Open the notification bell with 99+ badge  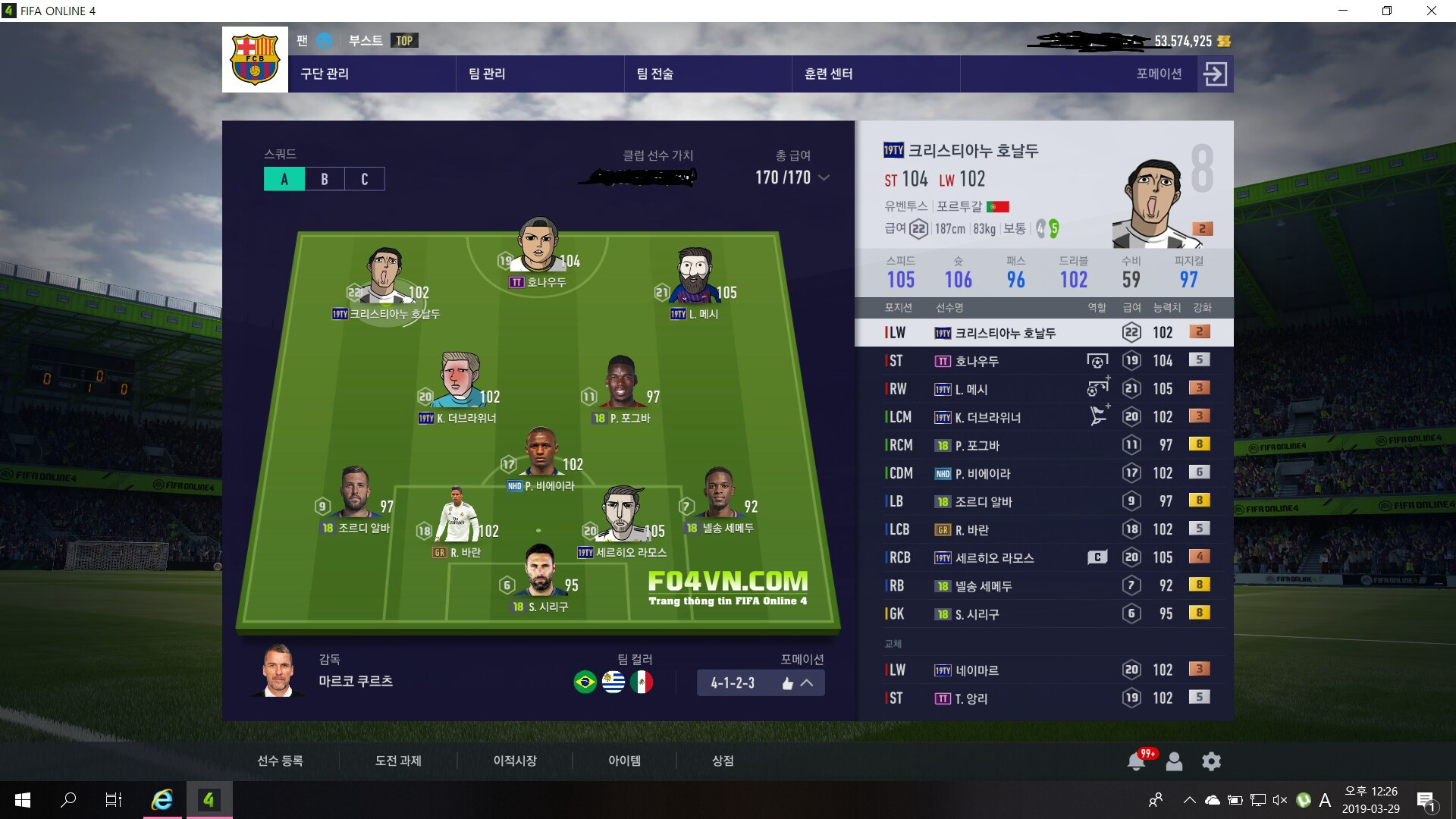pyautogui.click(x=1136, y=761)
